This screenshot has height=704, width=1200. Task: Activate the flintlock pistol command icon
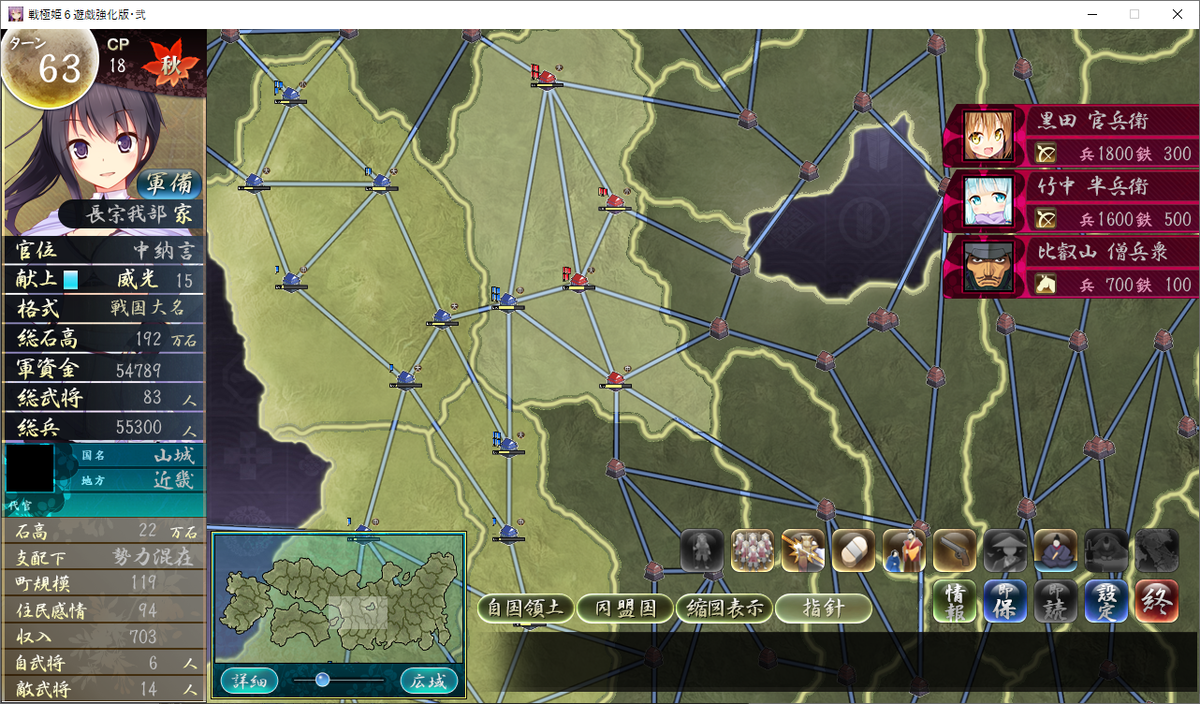[954, 550]
